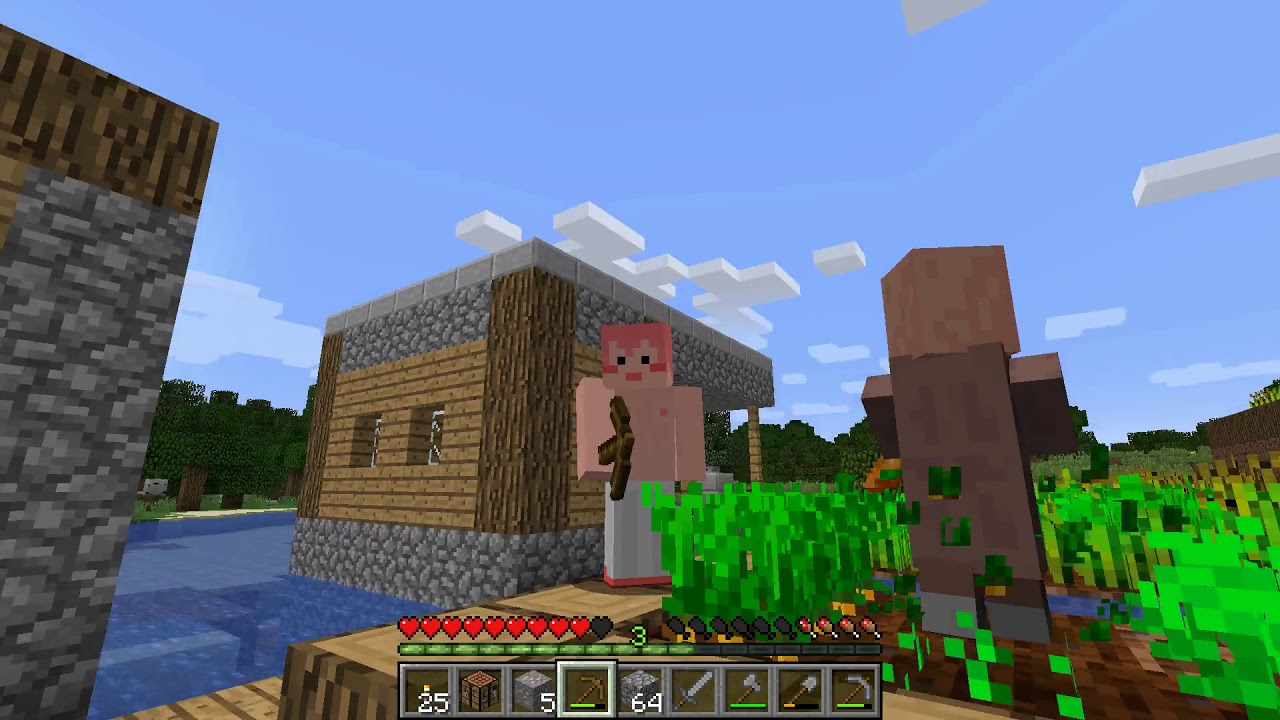The height and width of the screenshot is (720, 1280).
Task: Select the equipped golden pickaxe
Action: (x=589, y=688)
